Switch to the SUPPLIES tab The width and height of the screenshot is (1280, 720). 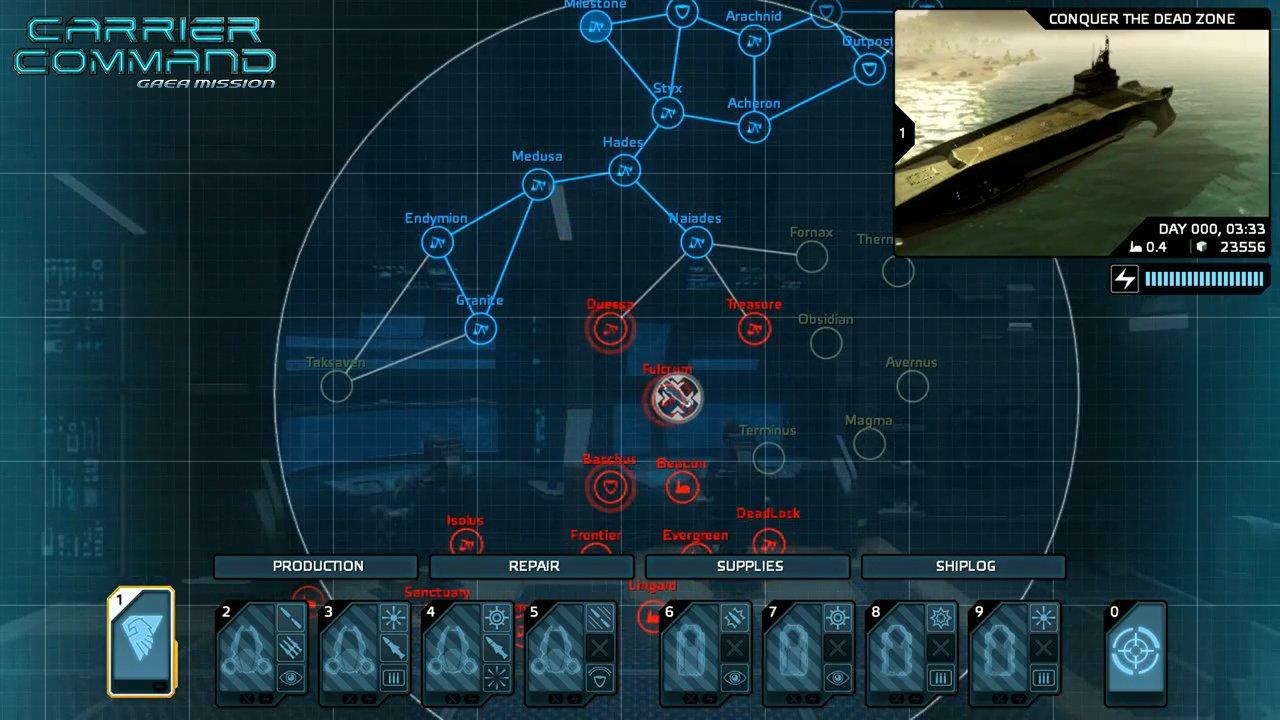tap(750, 566)
